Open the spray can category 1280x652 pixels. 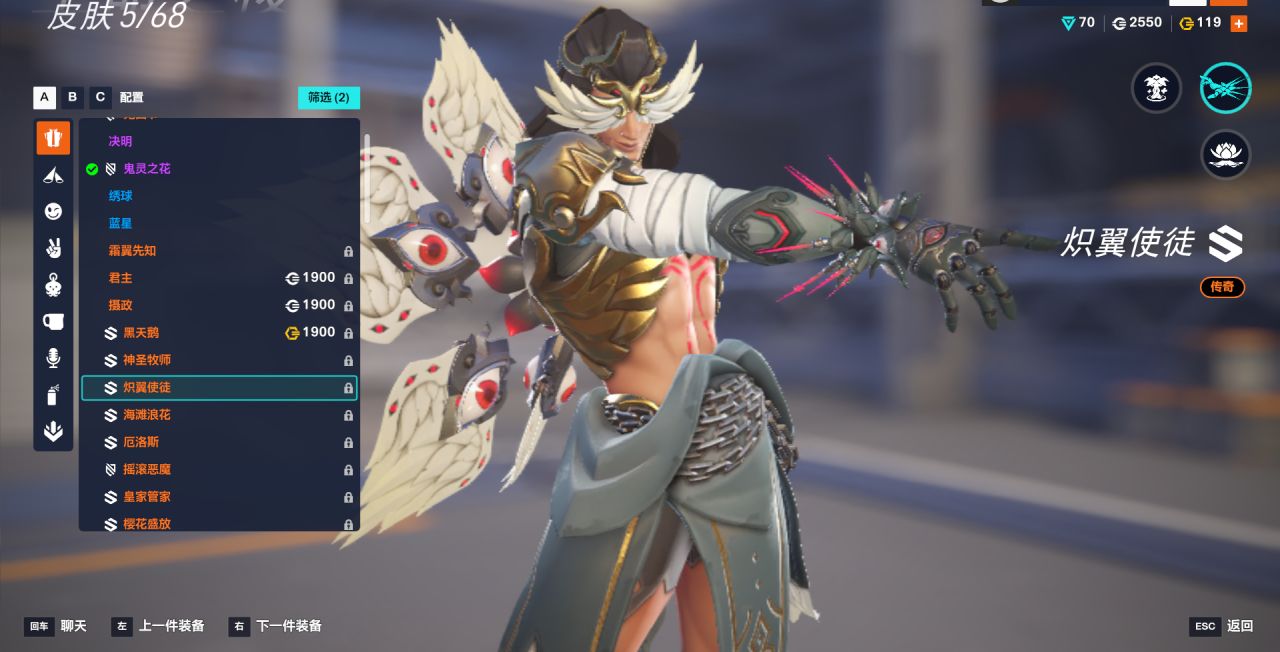[53, 395]
